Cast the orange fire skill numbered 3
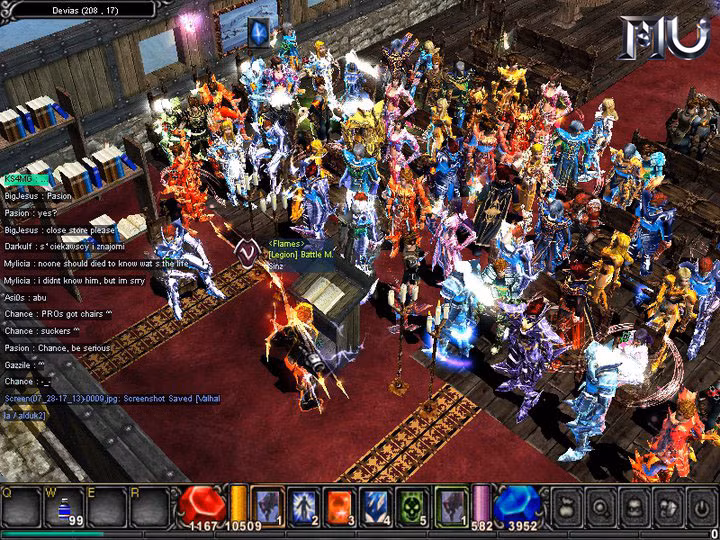This screenshot has width=720, height=540. (340, 507)
